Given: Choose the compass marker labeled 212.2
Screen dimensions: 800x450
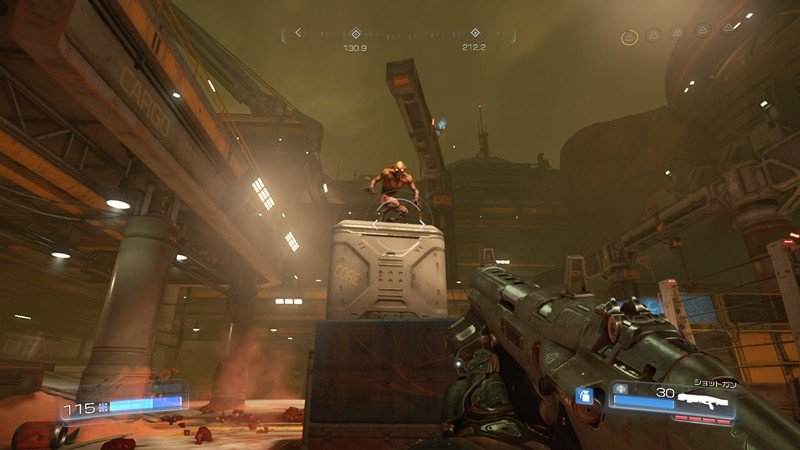Looking at the screenshot, I should (475, 34).
